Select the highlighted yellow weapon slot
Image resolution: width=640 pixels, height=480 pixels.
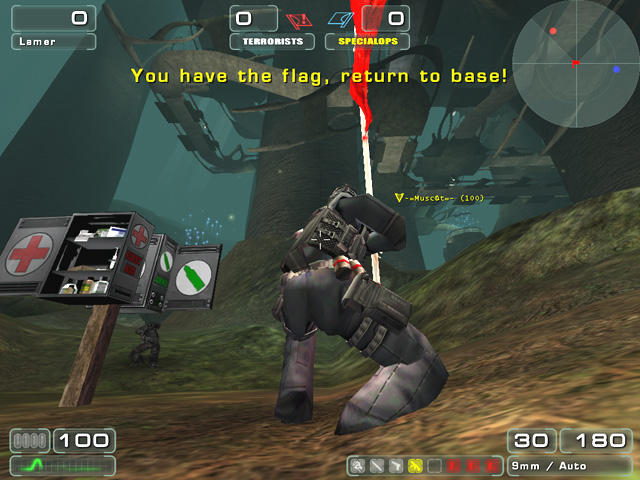coord(414,466)
